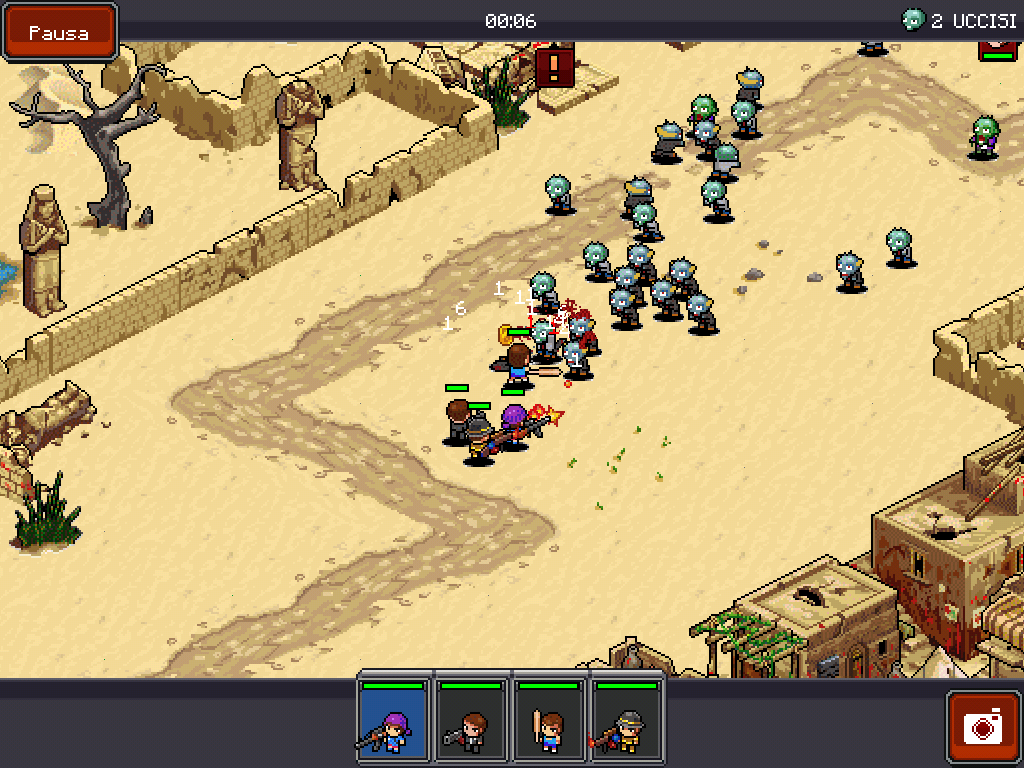Click the Pausa button
Screen dimensions: 1024x768
click(x=59, y=32)
